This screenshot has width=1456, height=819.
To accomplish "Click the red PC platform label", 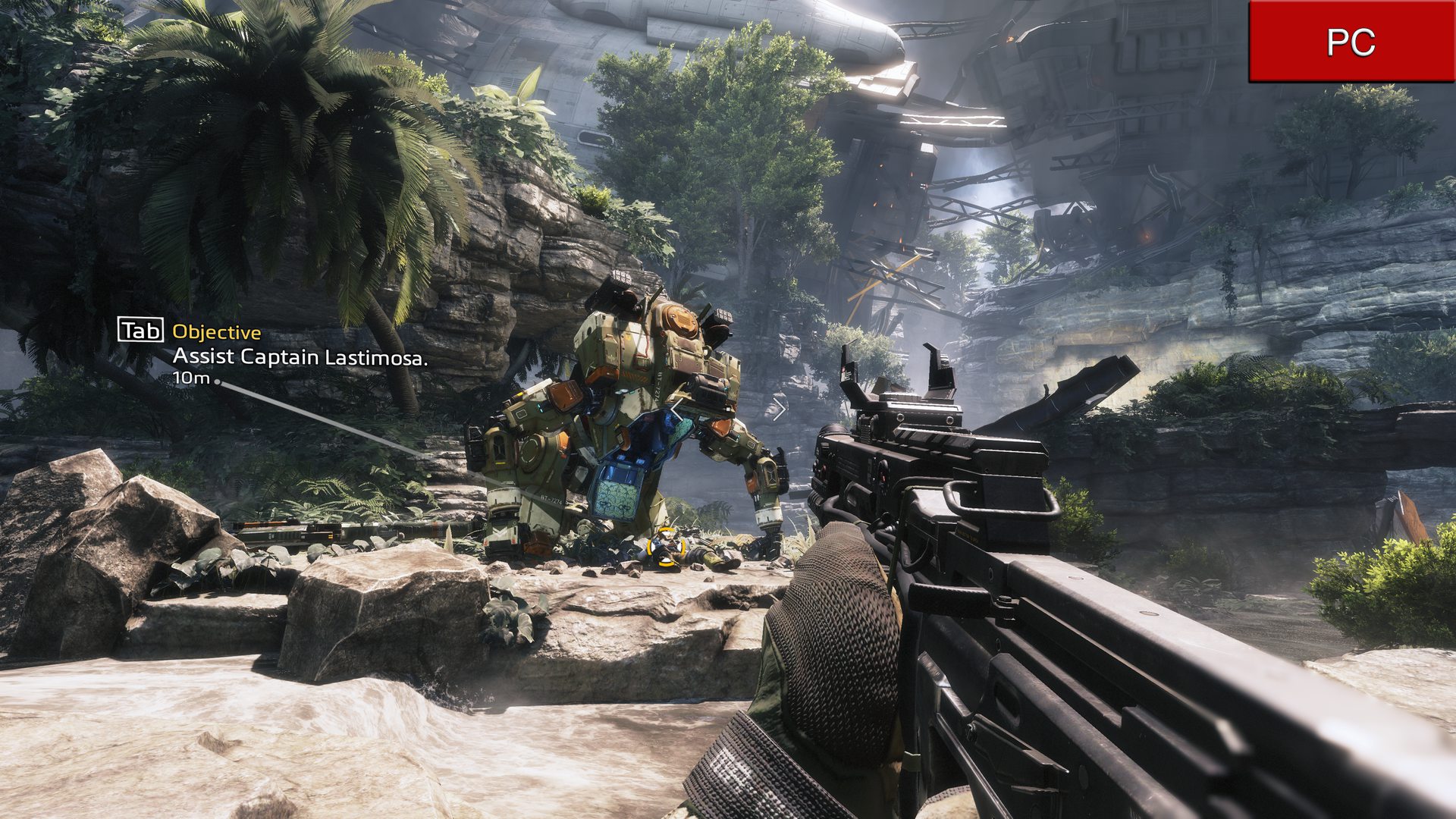I will point(1351,42).
